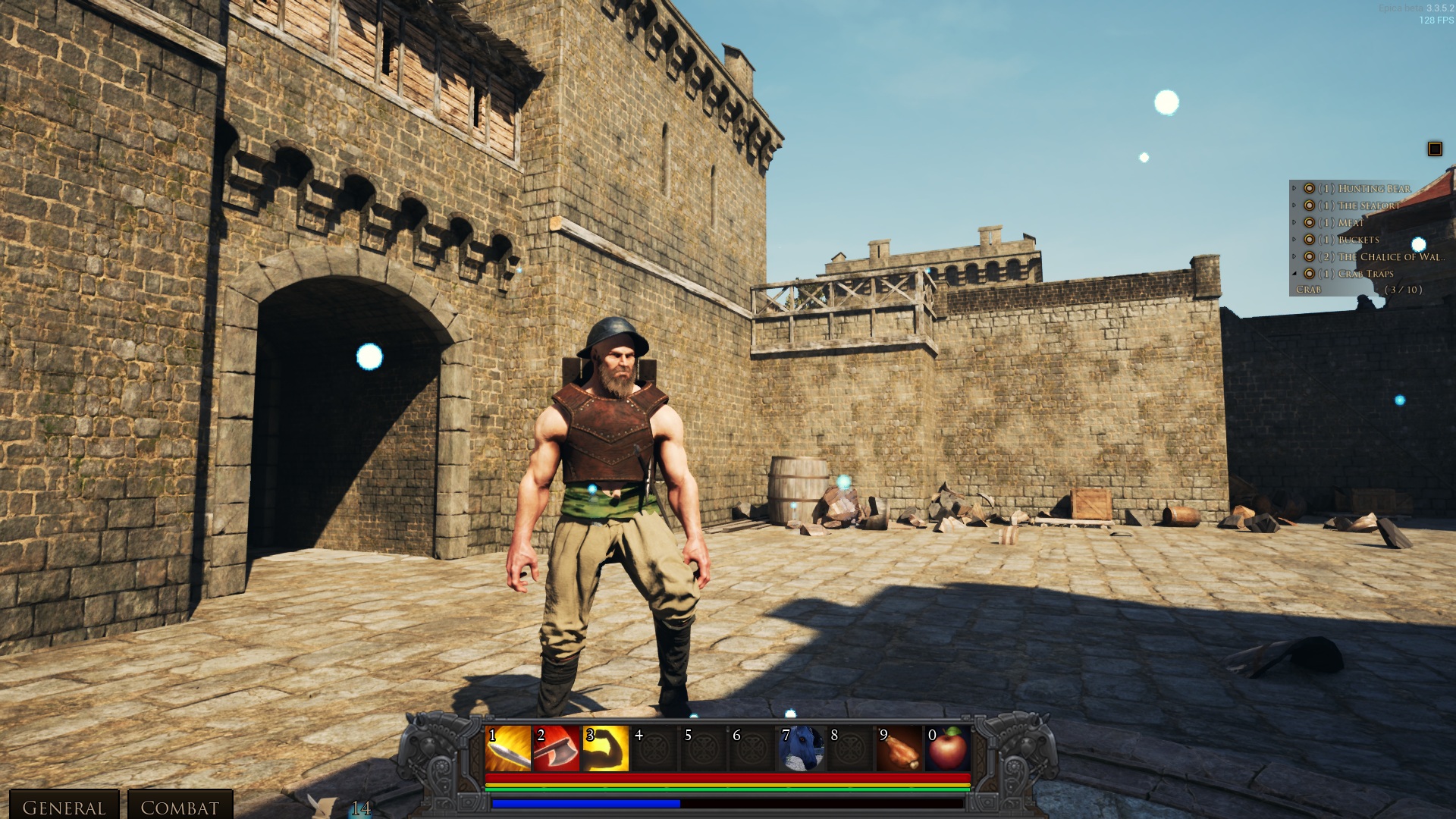Trigger the flexed arm strength ability
1456x819 pixels.
click(605, 748)
